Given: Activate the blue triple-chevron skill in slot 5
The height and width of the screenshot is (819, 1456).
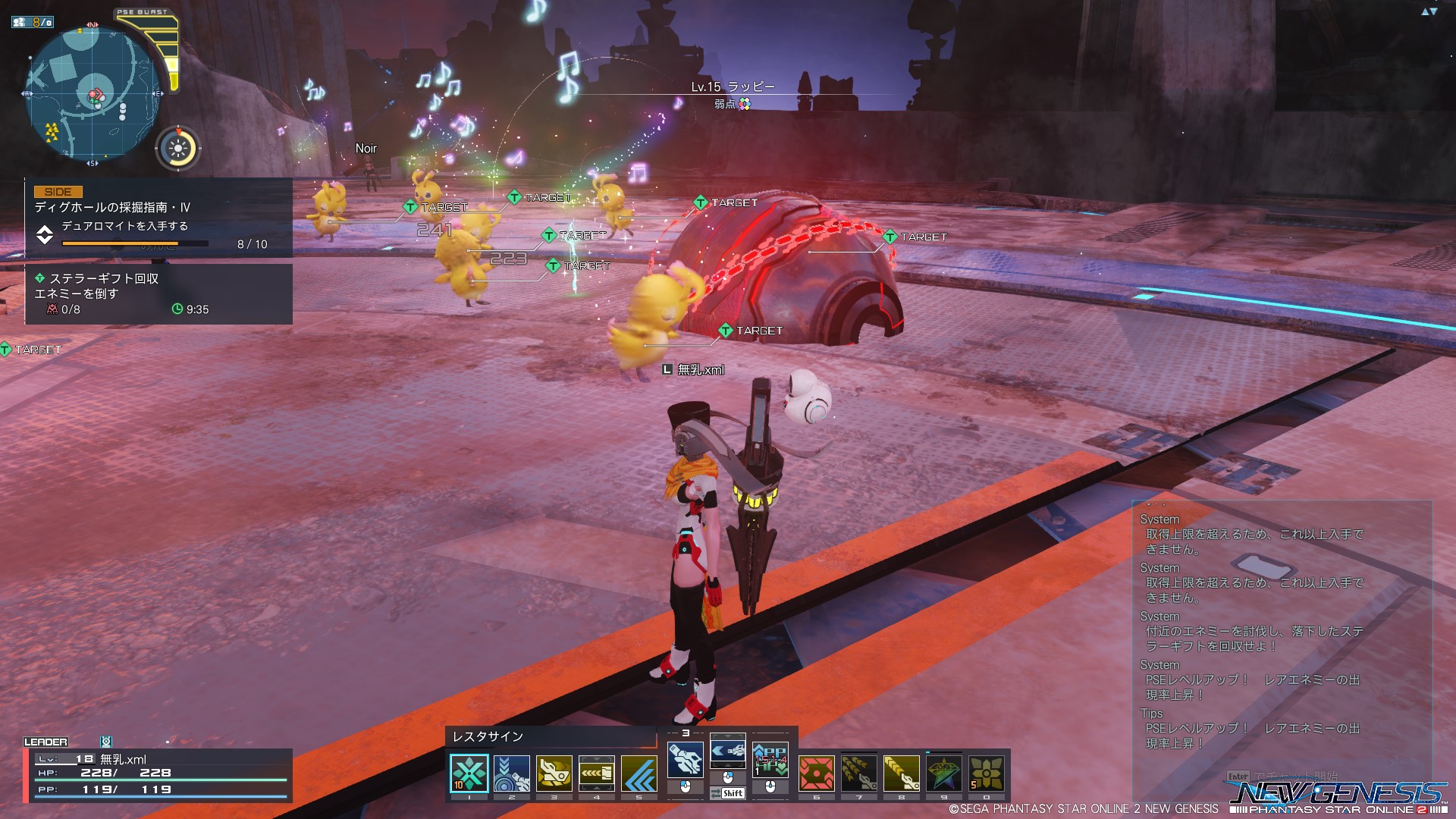Looking at the screenshot, I should coord(639,773).
